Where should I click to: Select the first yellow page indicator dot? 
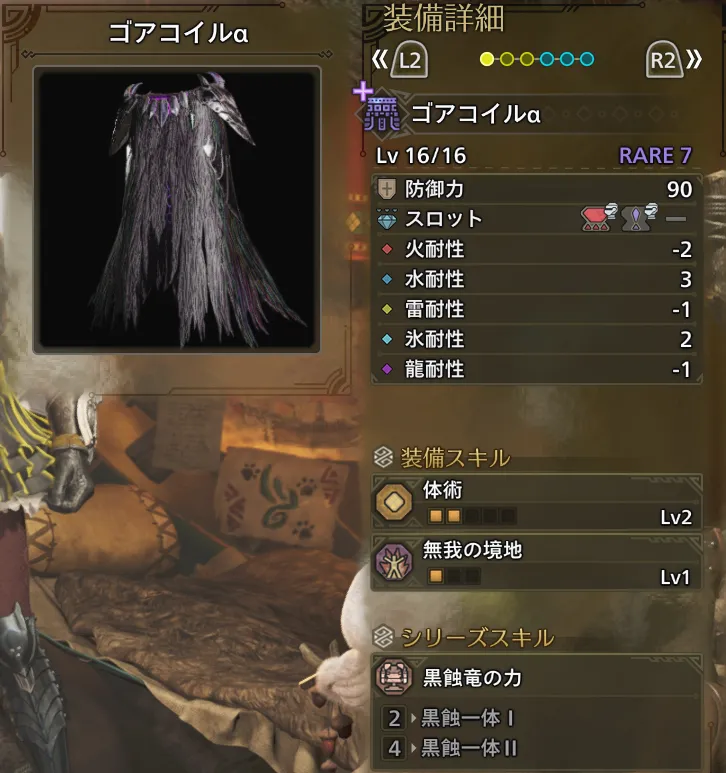pyautogui.click(x=487, y=60)
